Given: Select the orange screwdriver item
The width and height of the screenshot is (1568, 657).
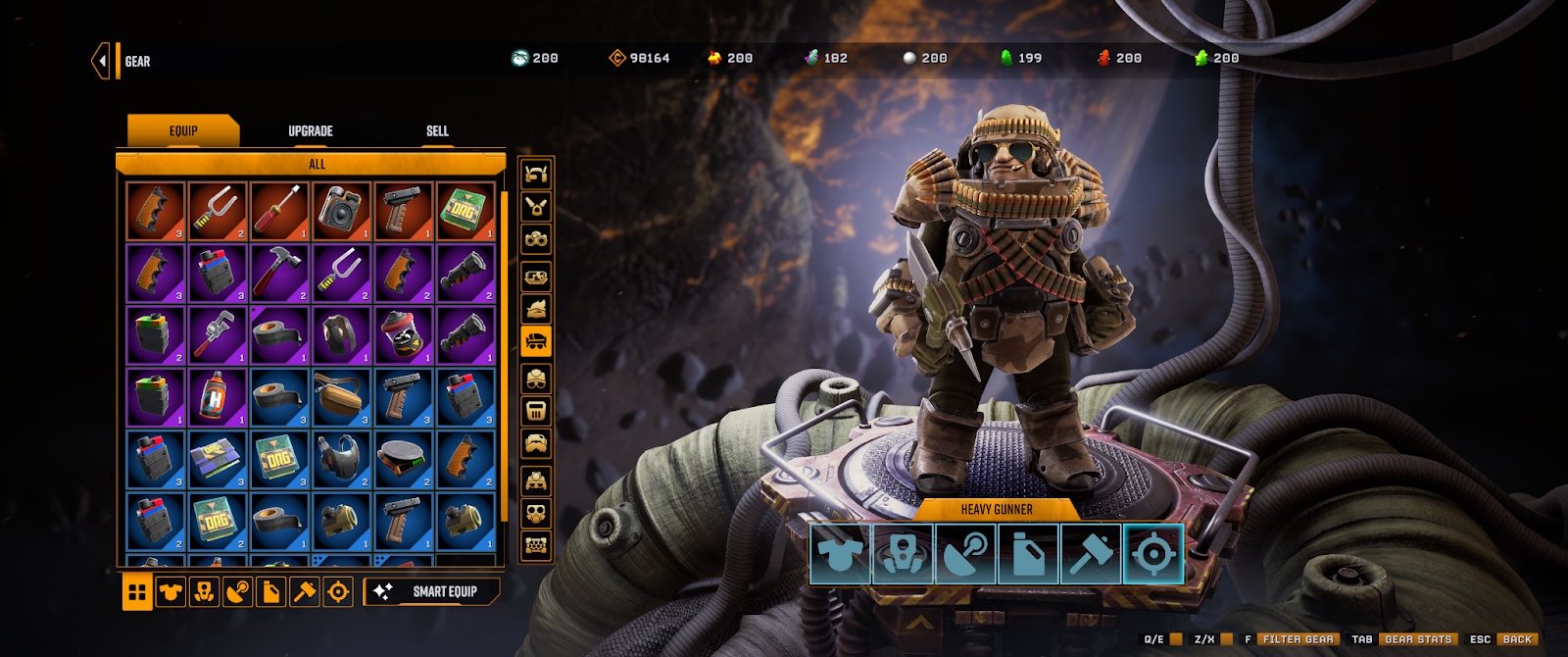Looking at the screenshot, I should 279,211.
